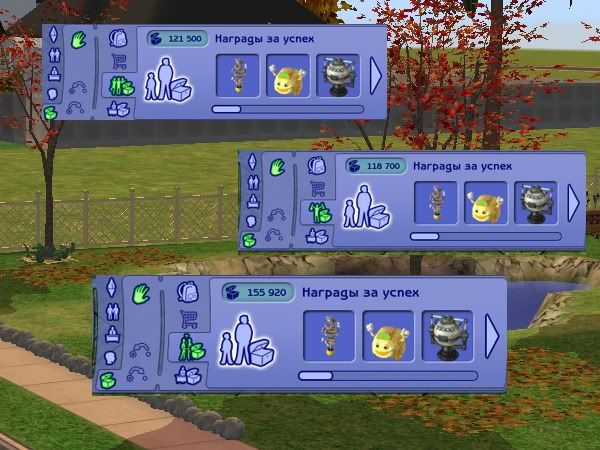The height and width of the screenshot is (450, 600).
Task: Switch to the green hand mode in the 118 700 panel
Action: tap(277, 165)
